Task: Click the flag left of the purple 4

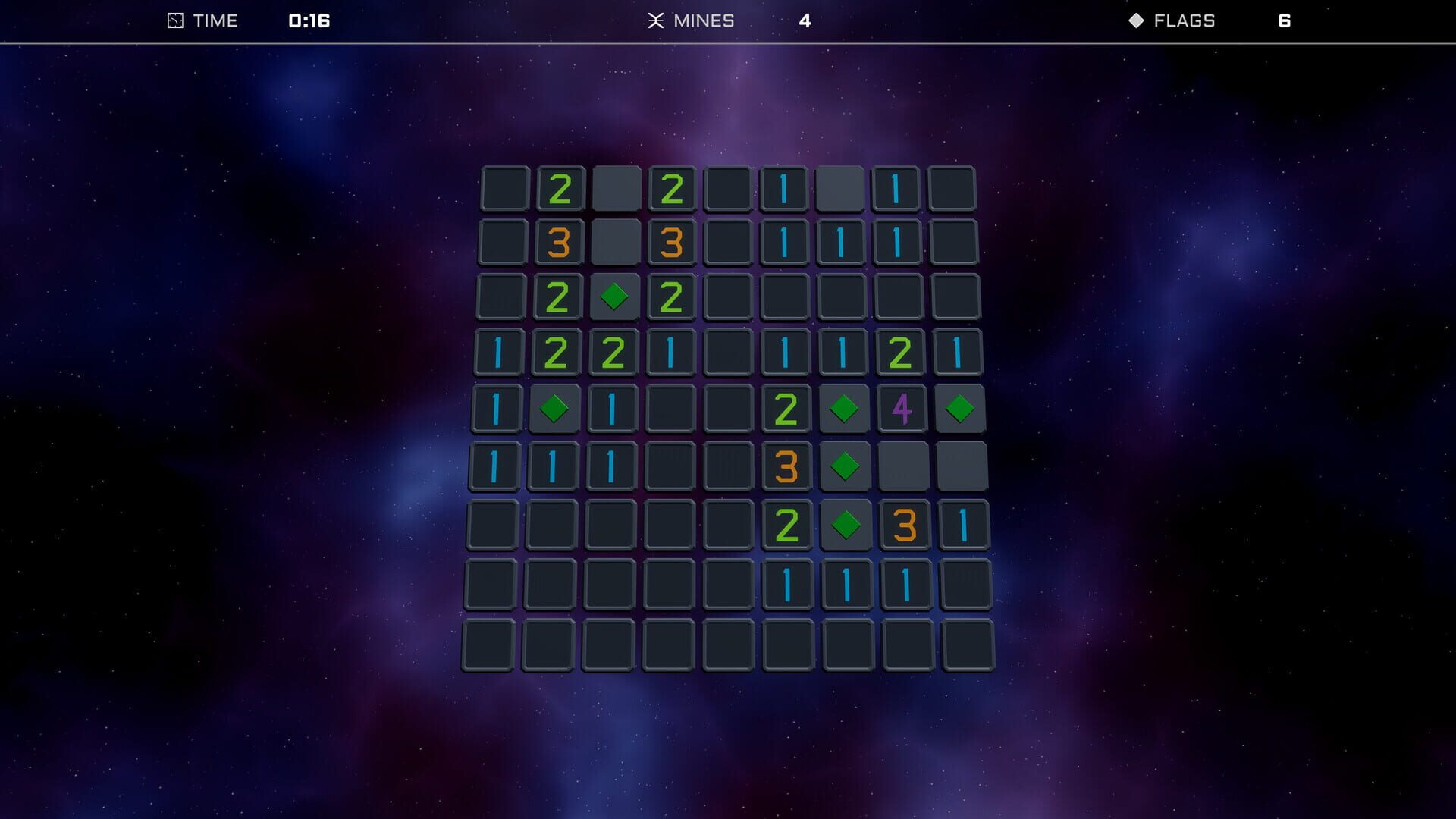Action: pyautogui.click(x=844, y=408)
